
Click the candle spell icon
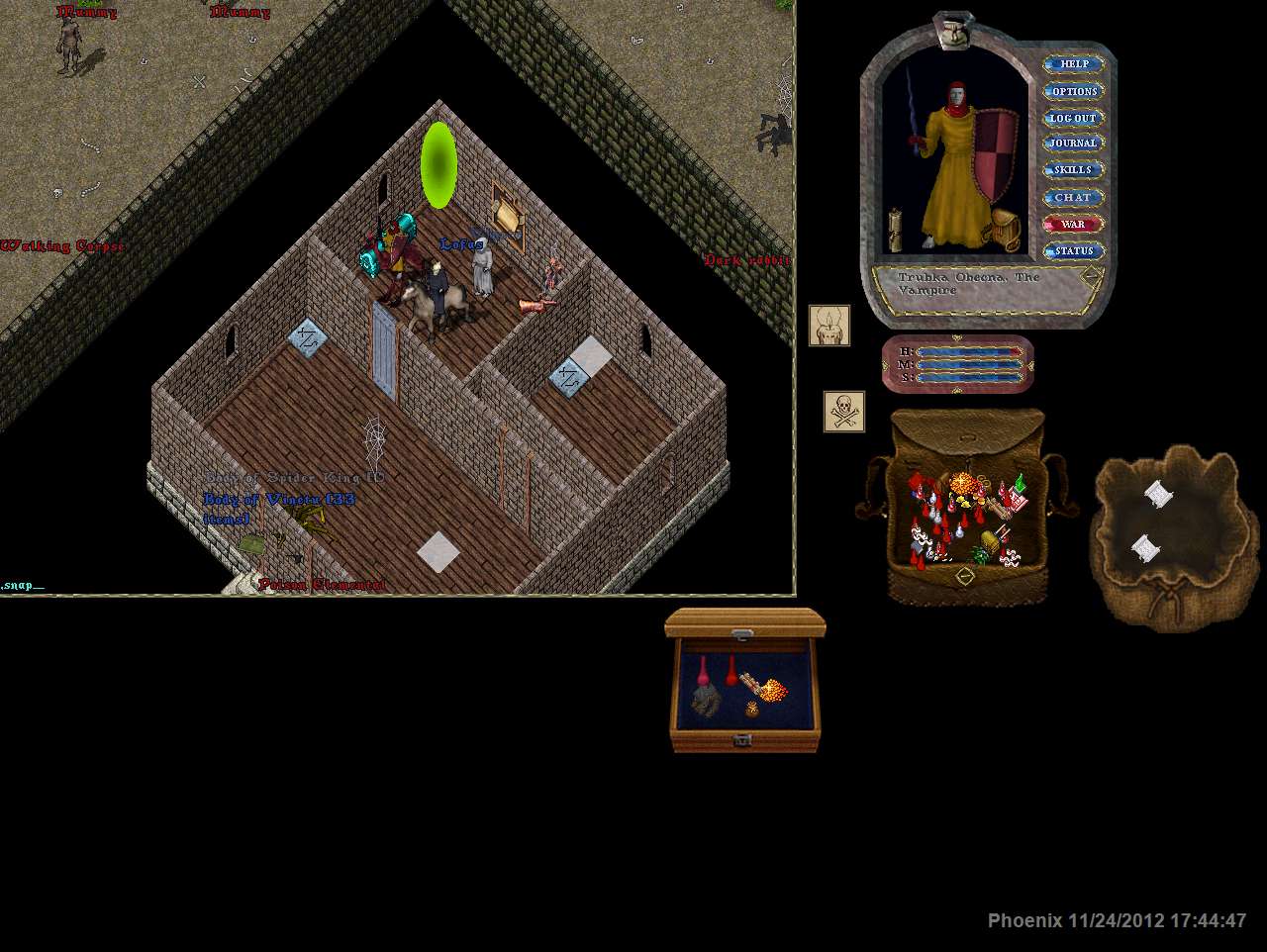pos(829,326)
